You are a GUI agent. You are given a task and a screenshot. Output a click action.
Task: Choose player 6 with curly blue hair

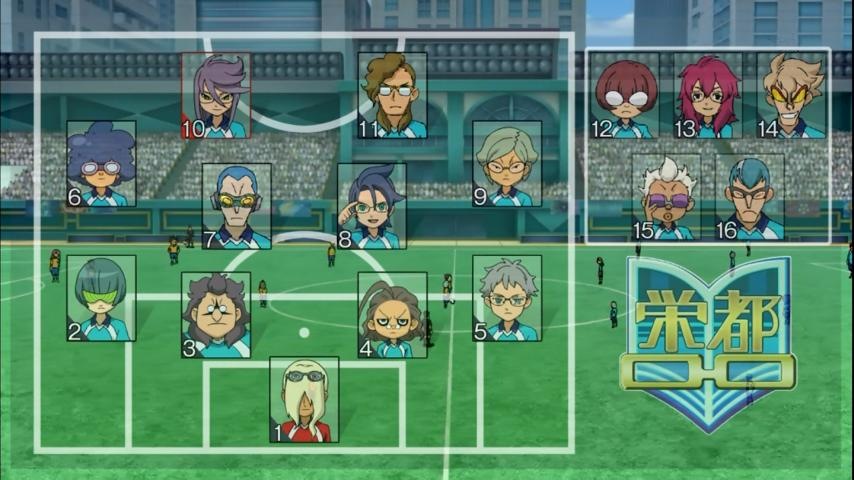coord(101,164)
